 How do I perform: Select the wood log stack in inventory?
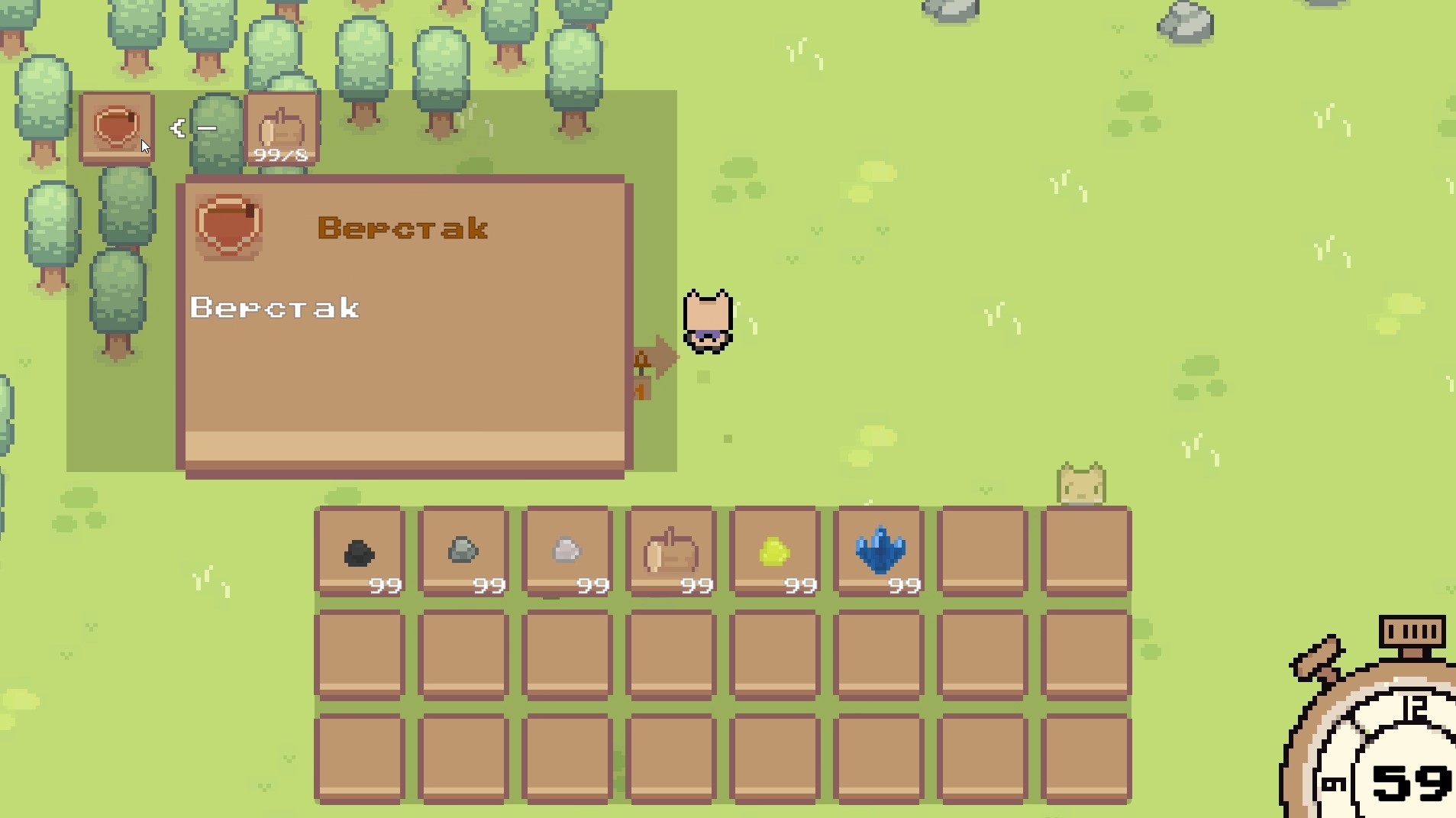tap(670, 551)
